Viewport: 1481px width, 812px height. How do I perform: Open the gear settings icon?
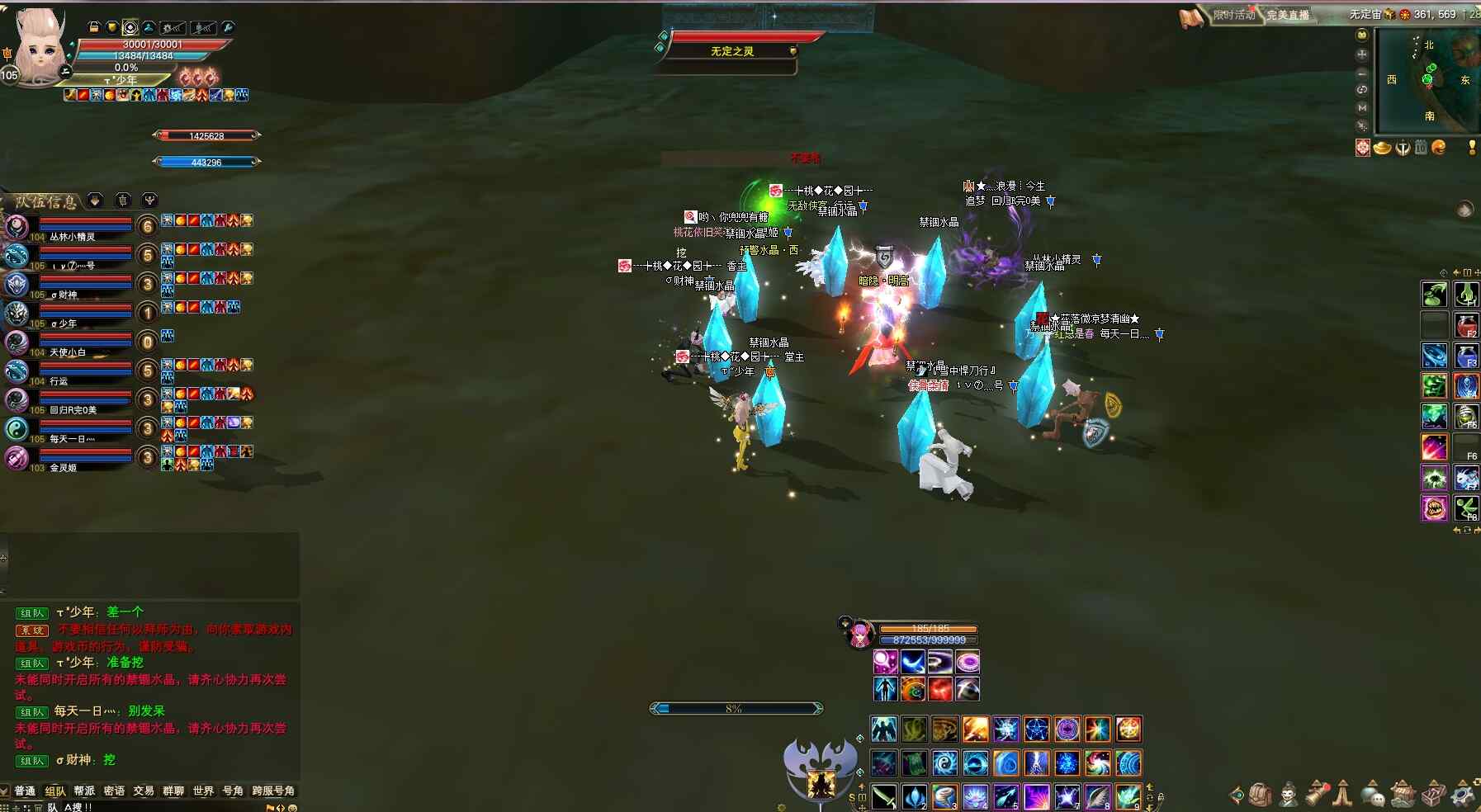coord(1463,795)
